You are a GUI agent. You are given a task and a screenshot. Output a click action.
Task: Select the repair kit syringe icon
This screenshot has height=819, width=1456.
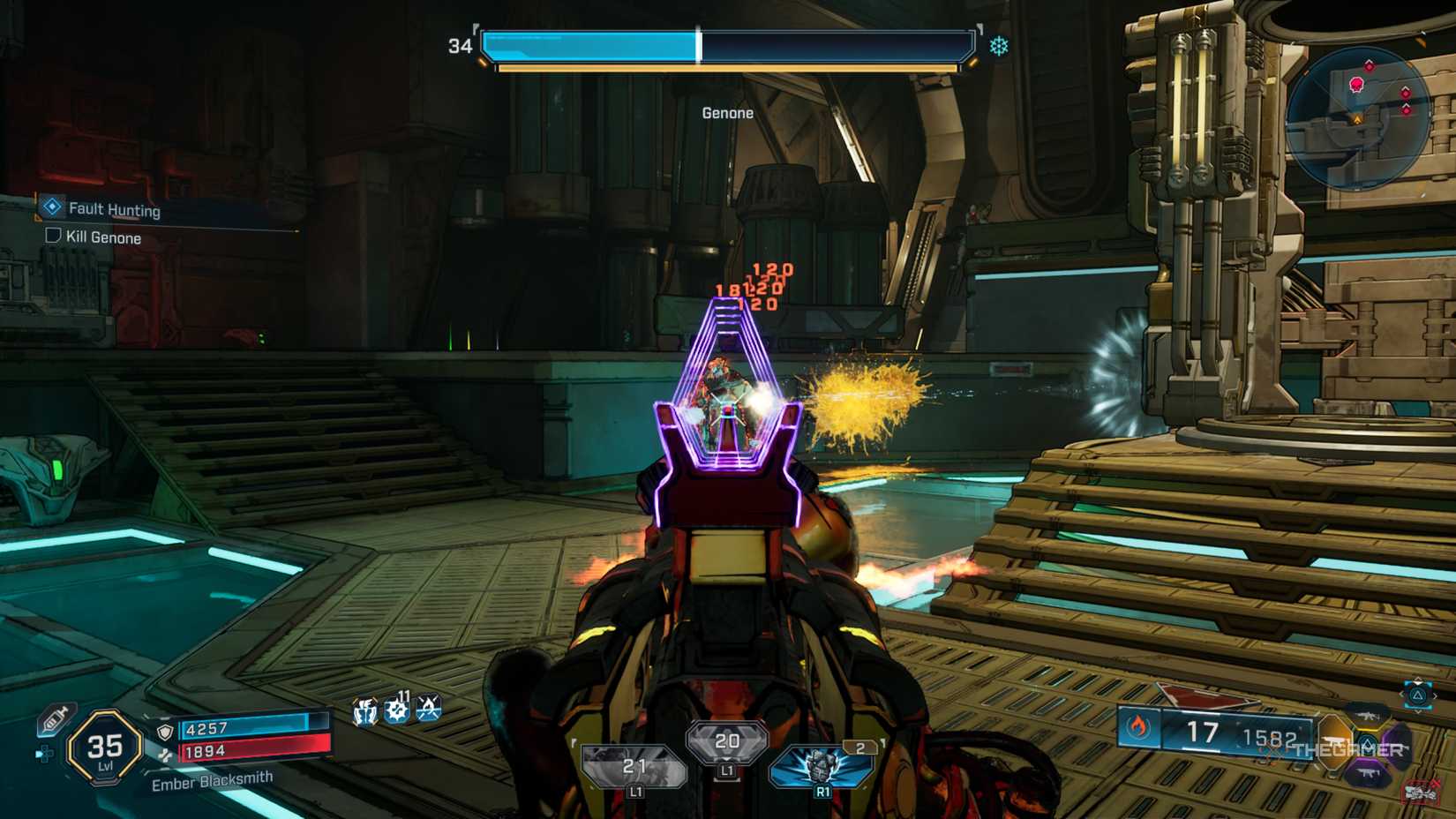tap(55, 720)
